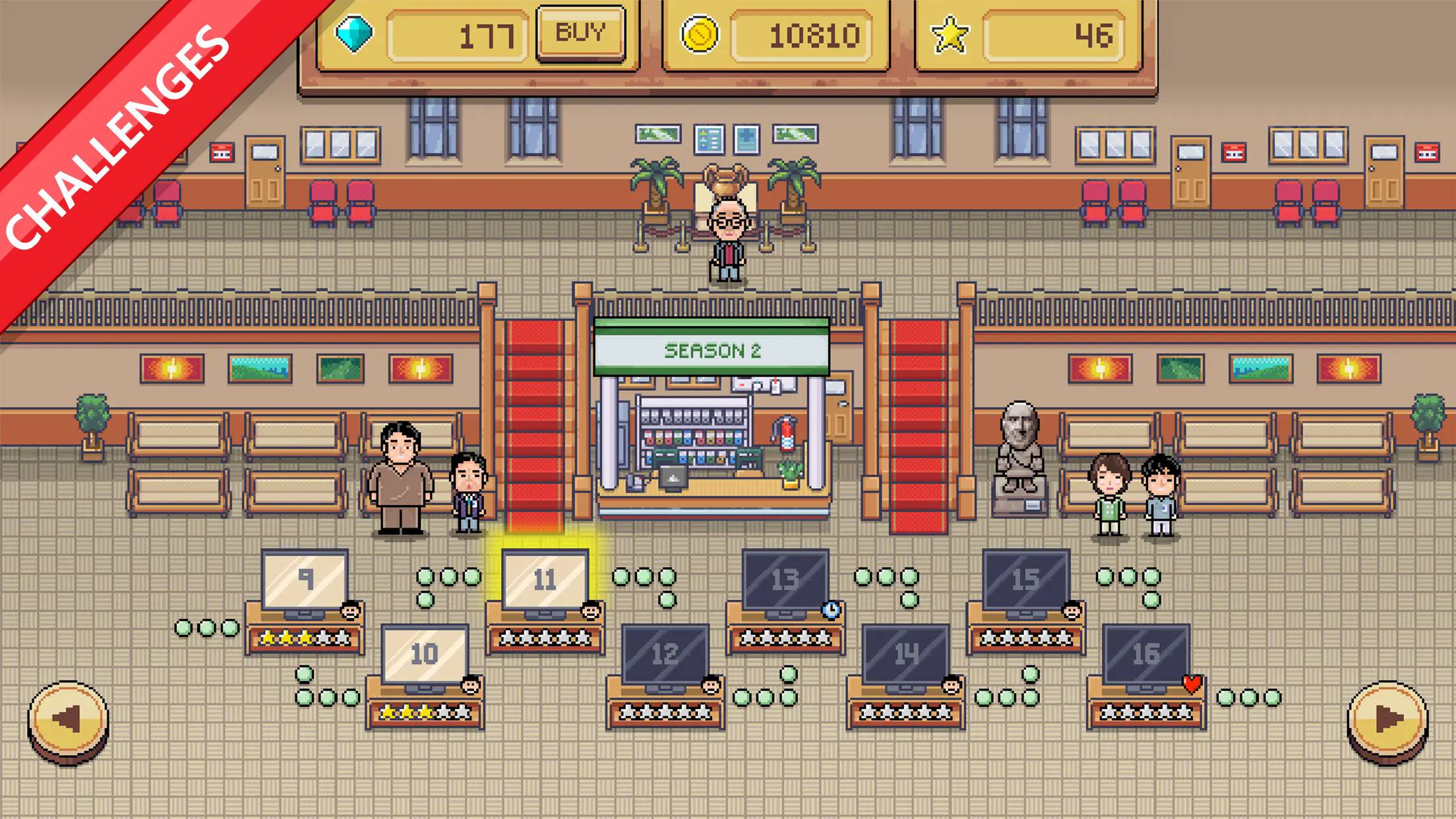The height and width of the screenshot is (819, 1456).
Task: Buy more gems with the BUY button
Action: coord(580,33)
